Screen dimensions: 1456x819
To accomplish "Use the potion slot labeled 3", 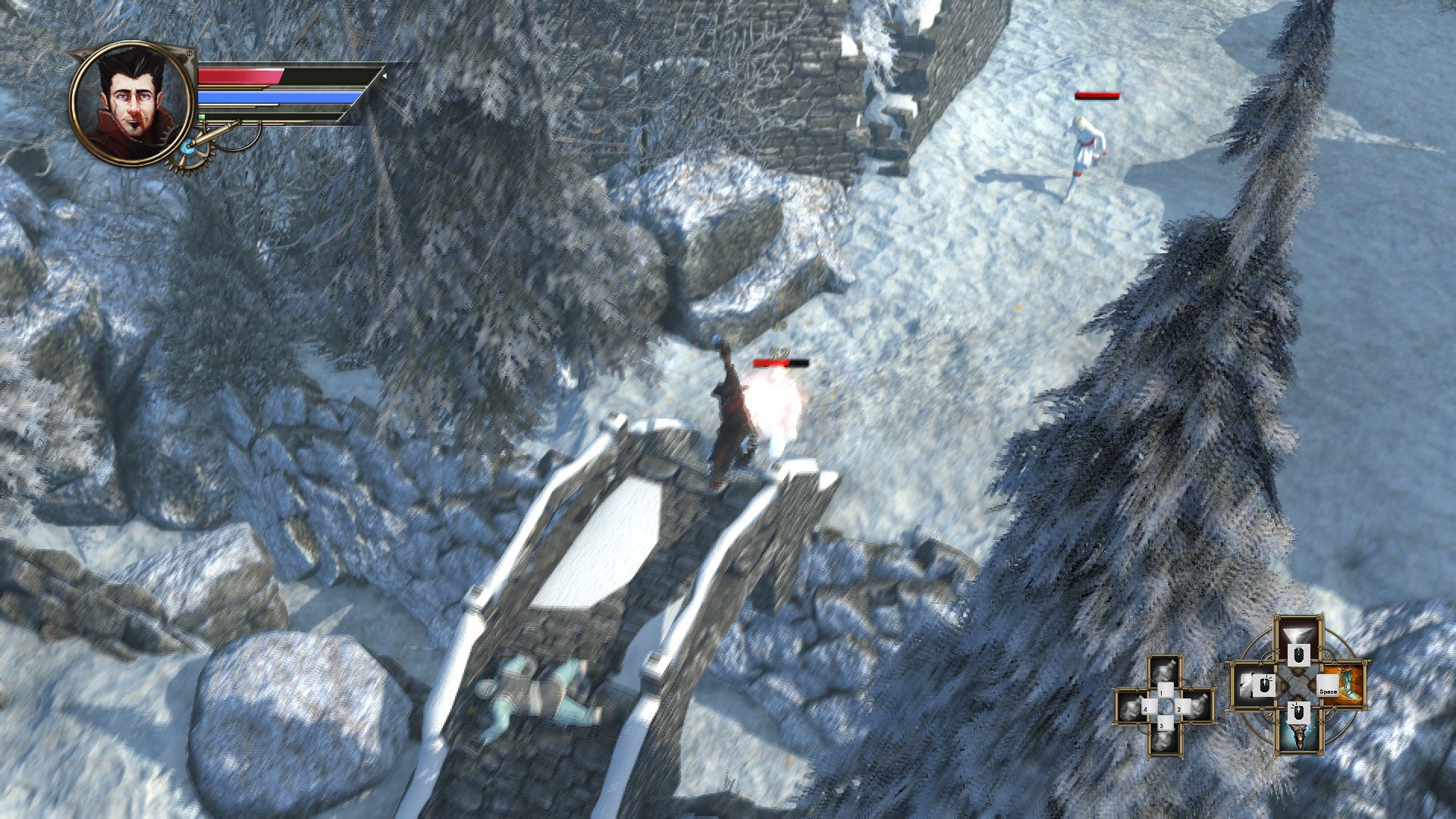I will click(x=1165, y=737).
